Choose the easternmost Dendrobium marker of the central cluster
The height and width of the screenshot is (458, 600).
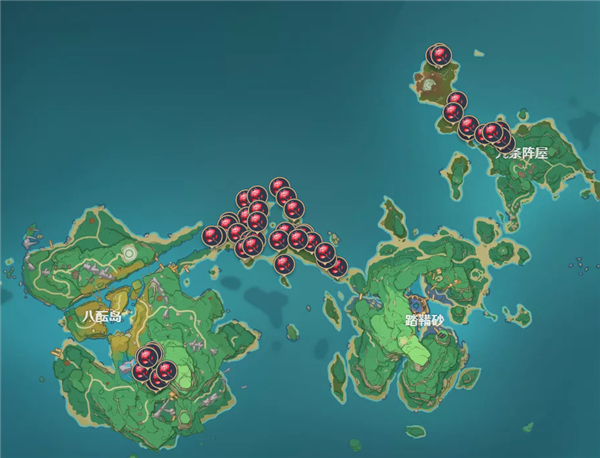337,266
